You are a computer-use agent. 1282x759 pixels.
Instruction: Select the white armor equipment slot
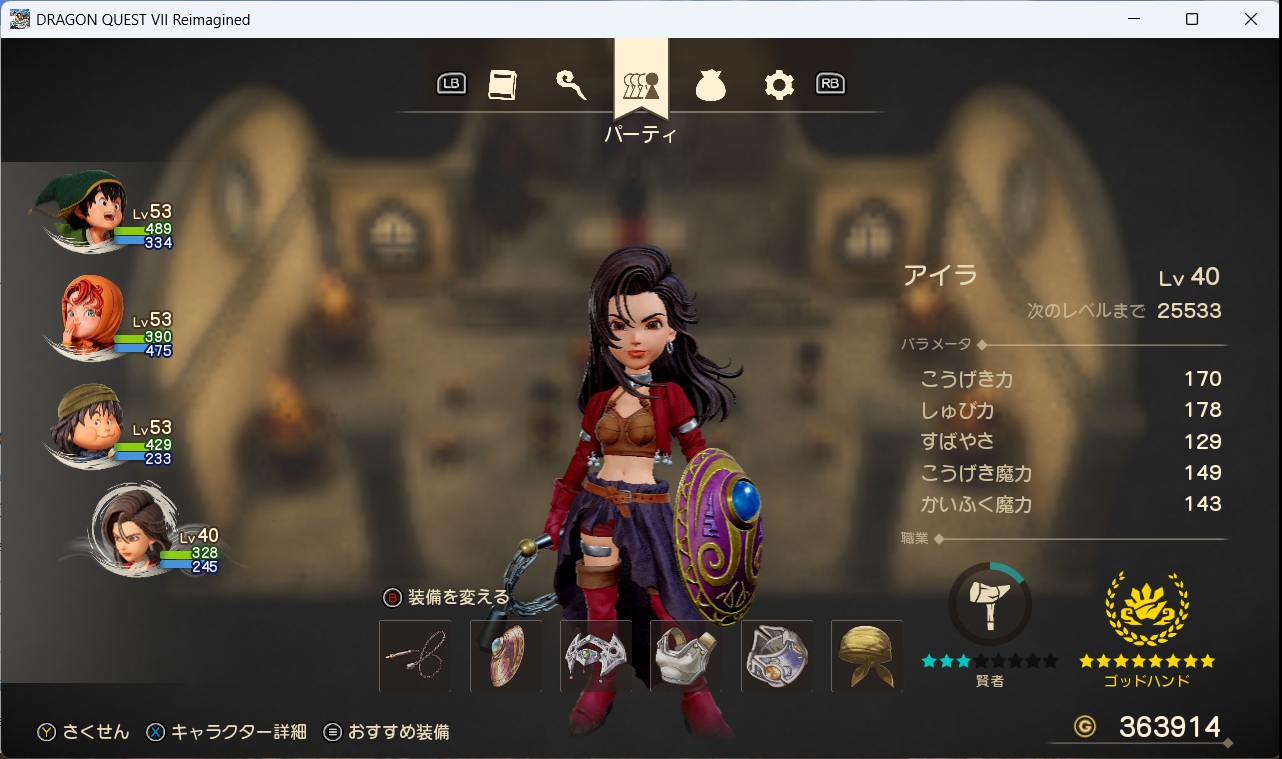(x=686, y=656)
